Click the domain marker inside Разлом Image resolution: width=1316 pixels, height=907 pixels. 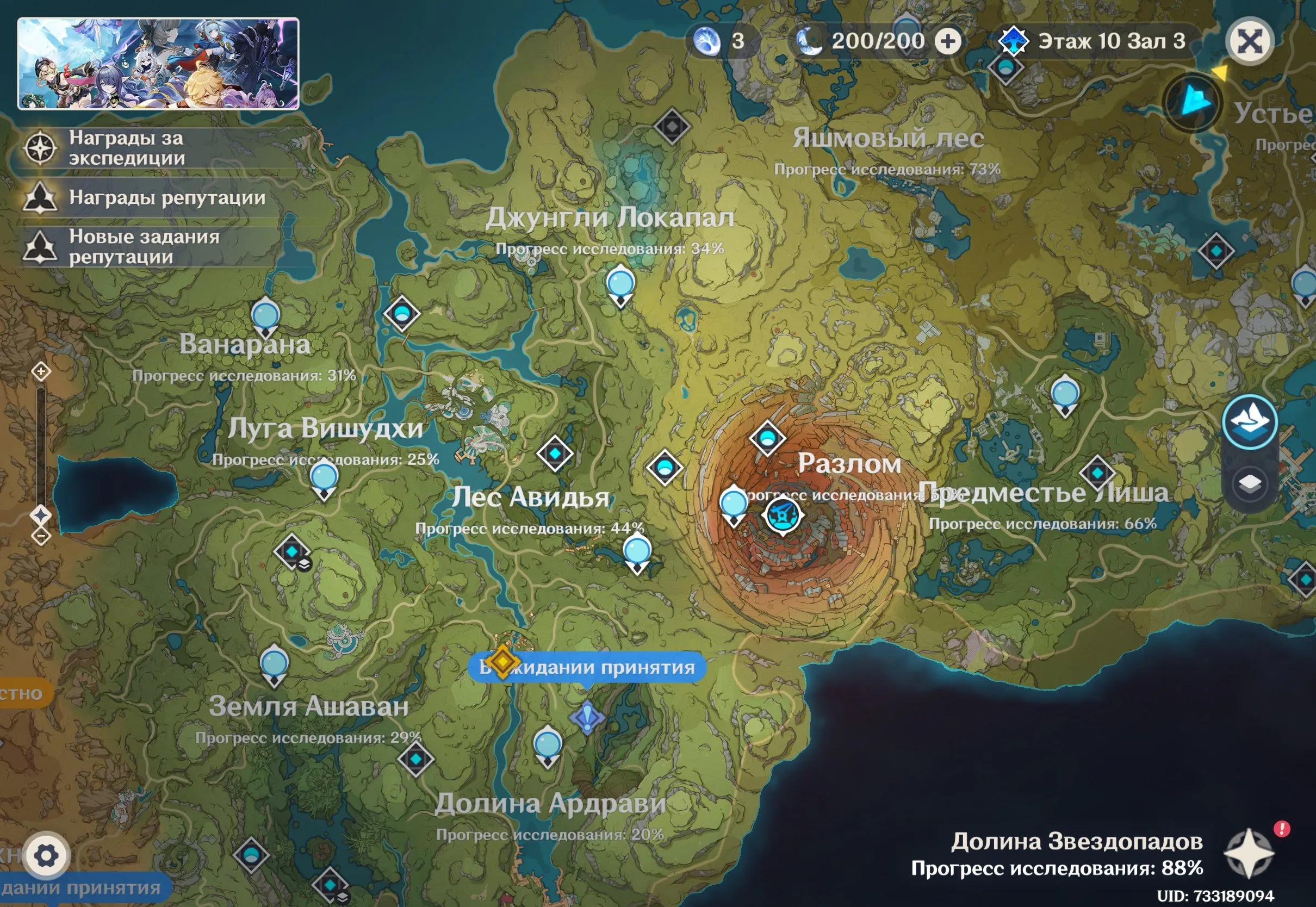(783, 515)
